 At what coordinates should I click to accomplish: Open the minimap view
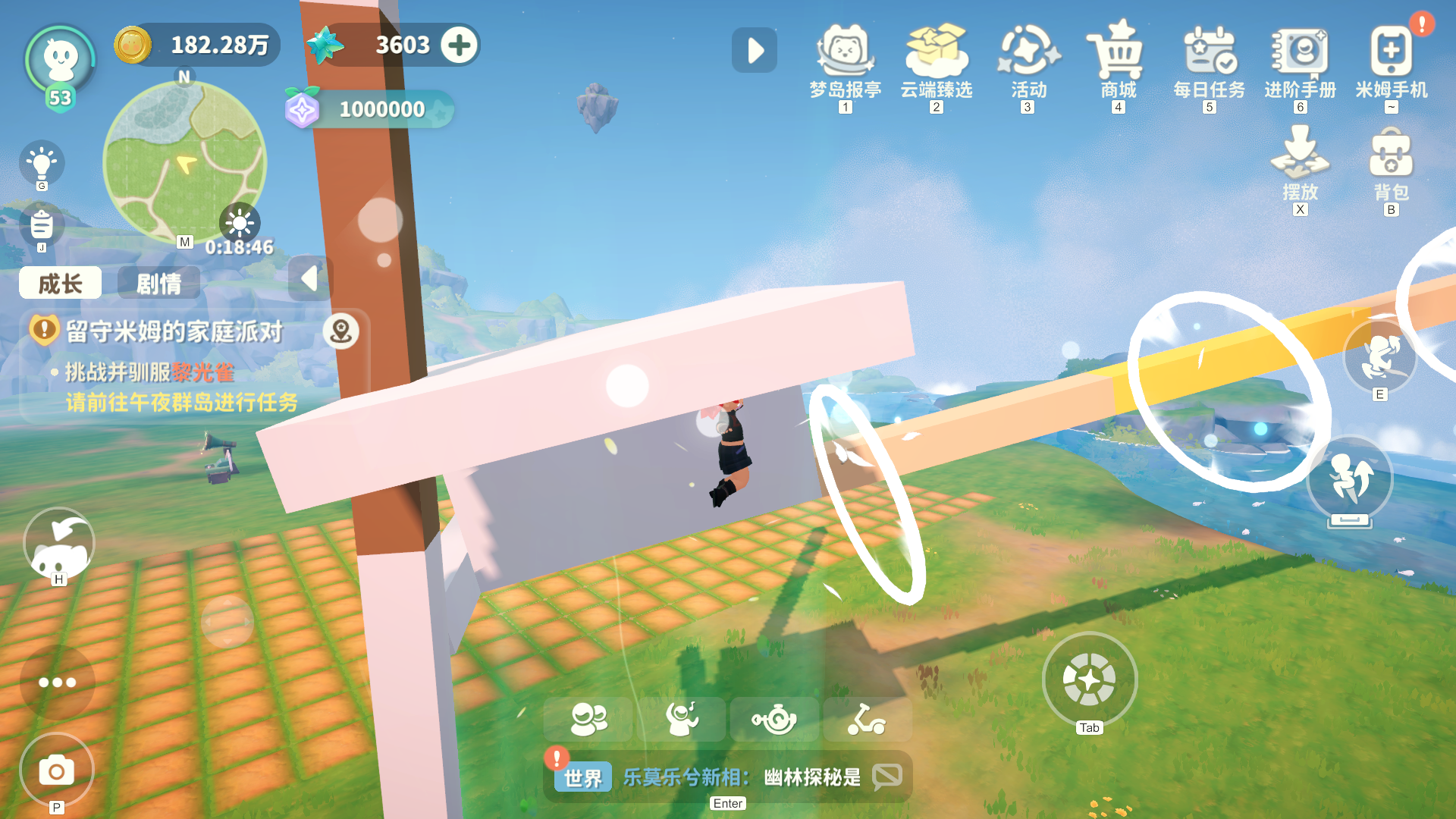tap(184, 162)
